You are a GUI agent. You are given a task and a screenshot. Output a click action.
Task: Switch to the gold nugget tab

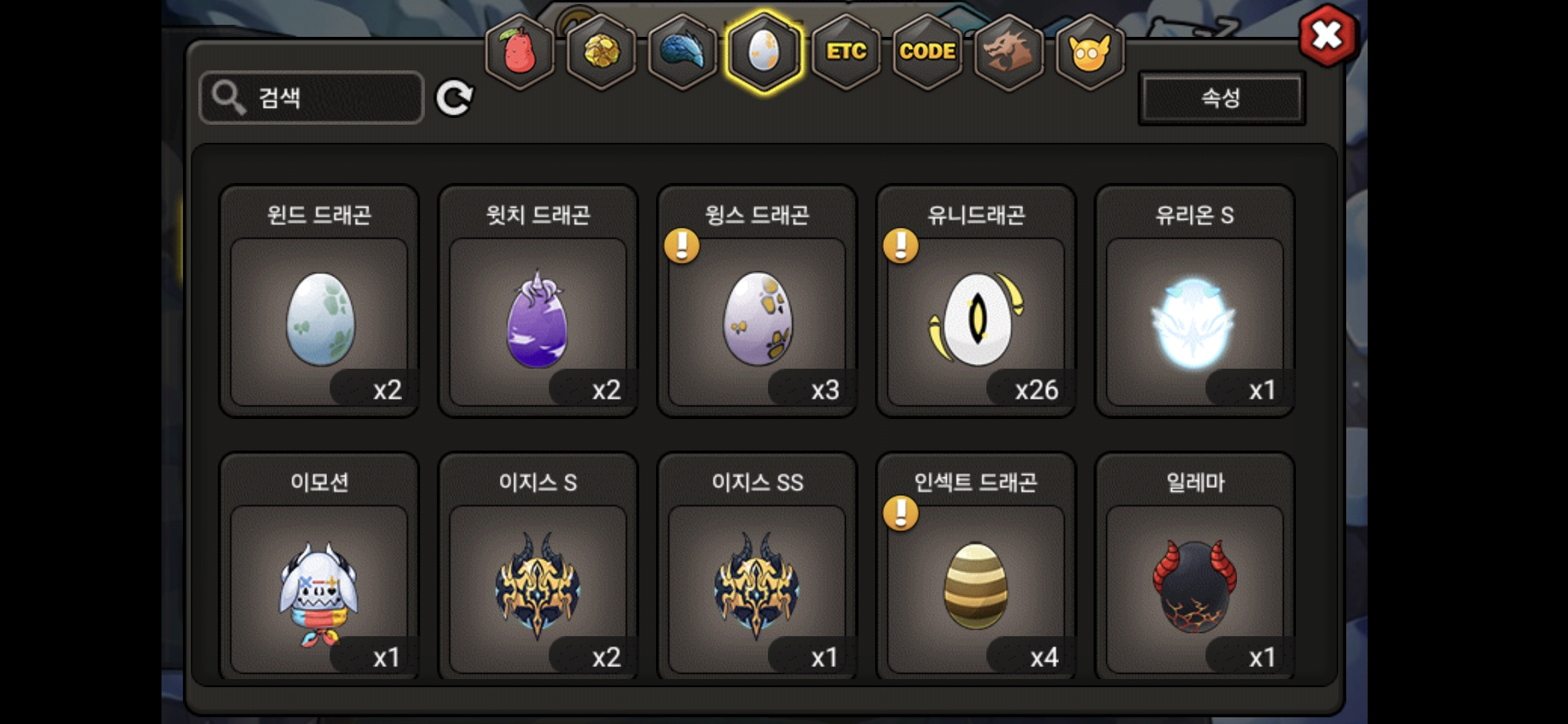point(601,52)
